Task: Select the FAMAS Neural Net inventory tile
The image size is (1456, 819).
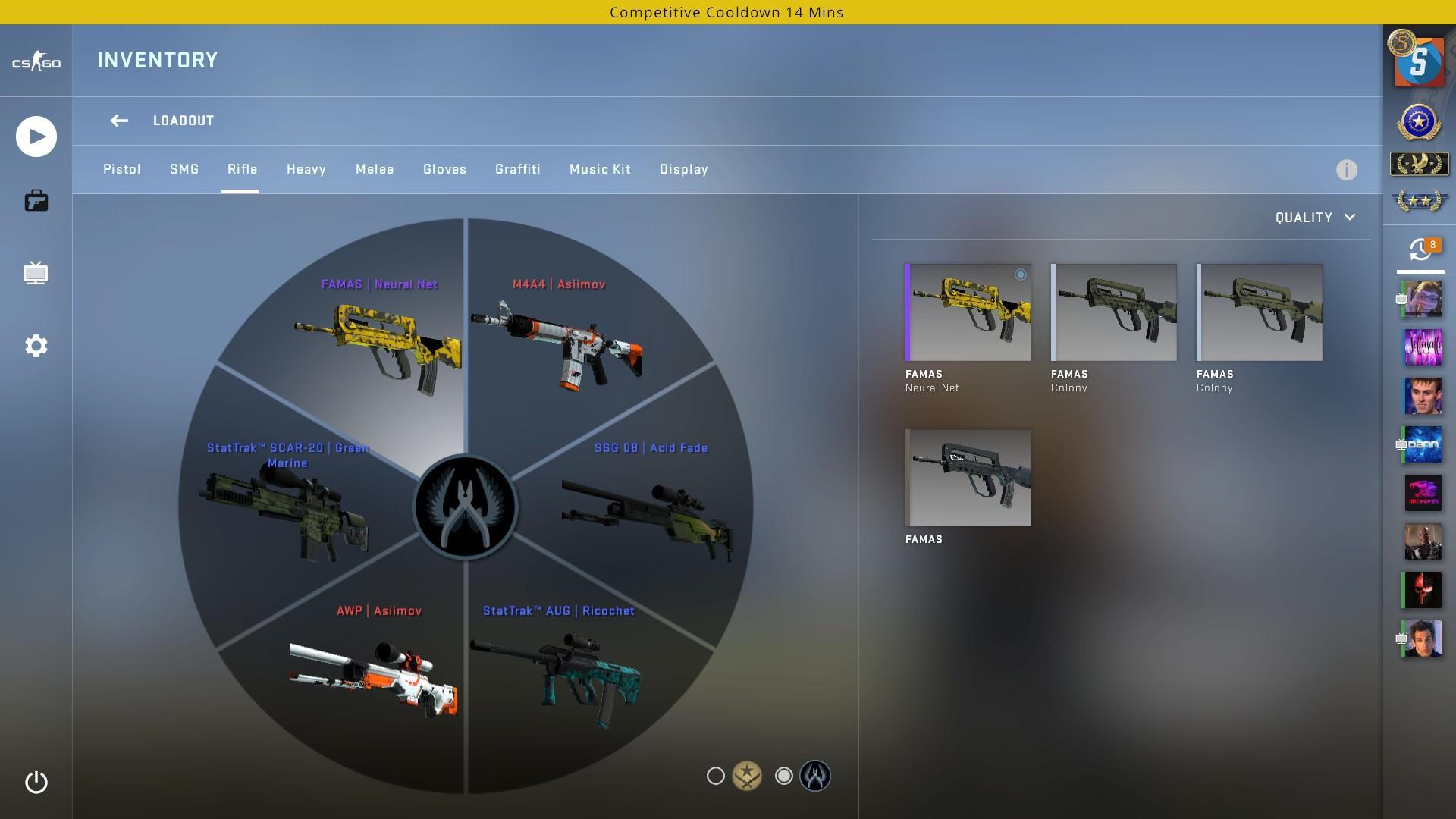Action: 968,312
